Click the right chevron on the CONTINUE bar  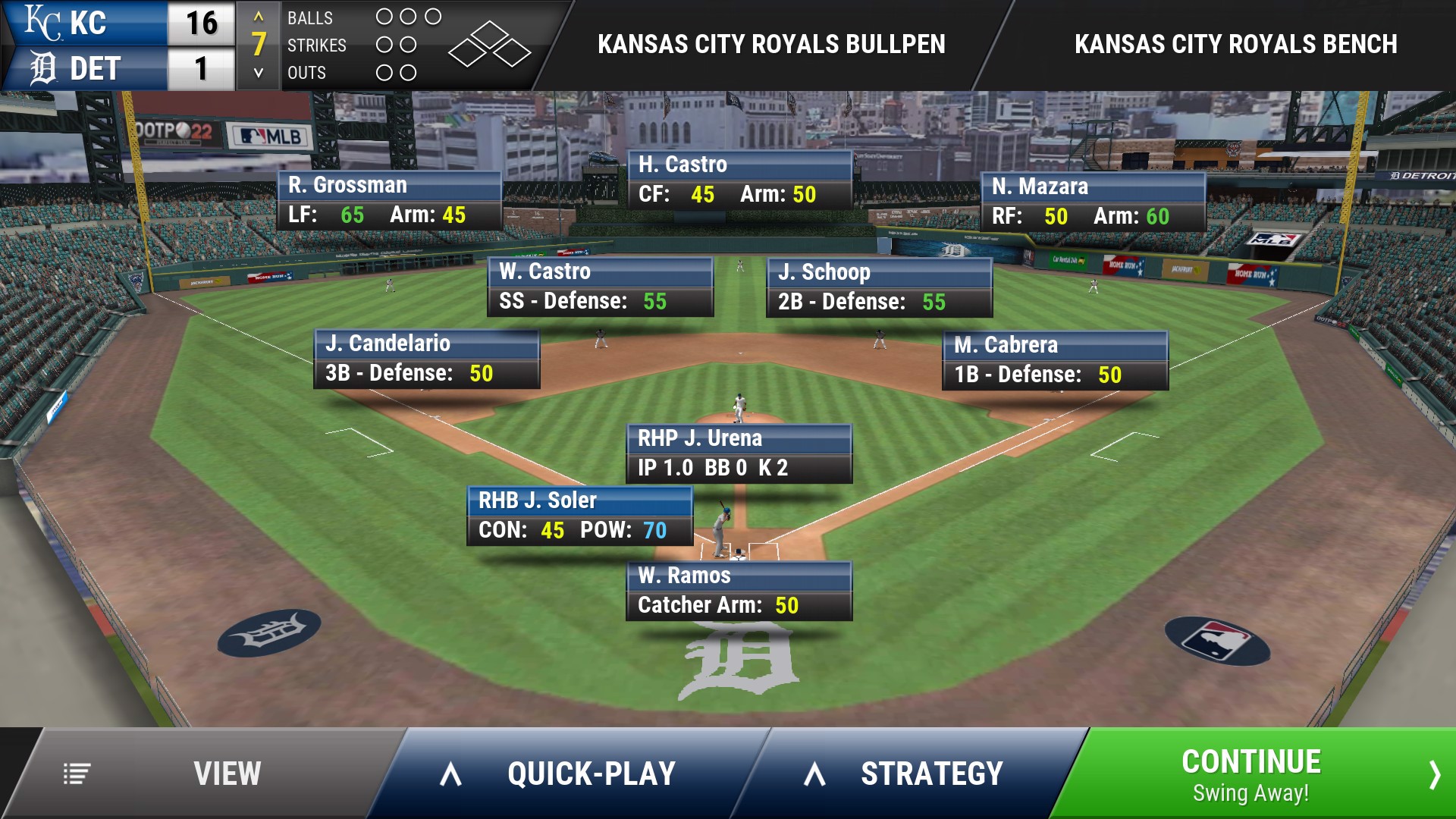1436,773
